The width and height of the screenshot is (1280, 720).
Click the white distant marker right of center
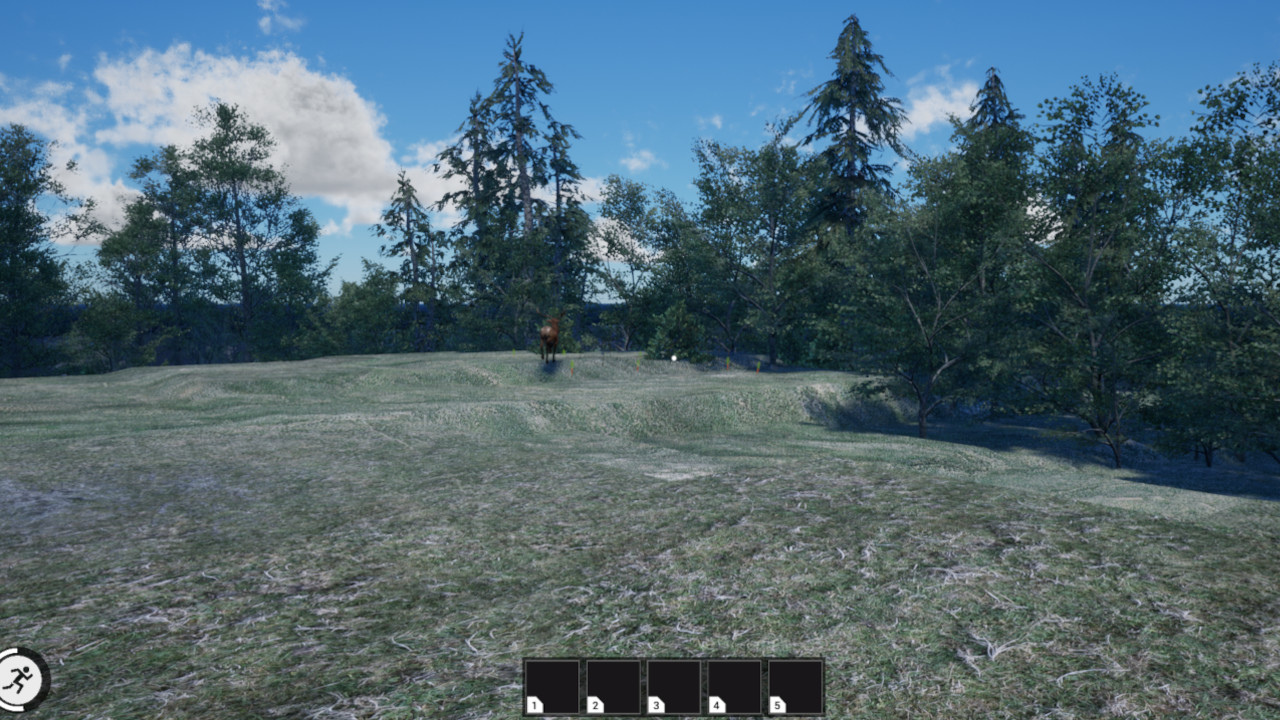click(x=674, y=358)
